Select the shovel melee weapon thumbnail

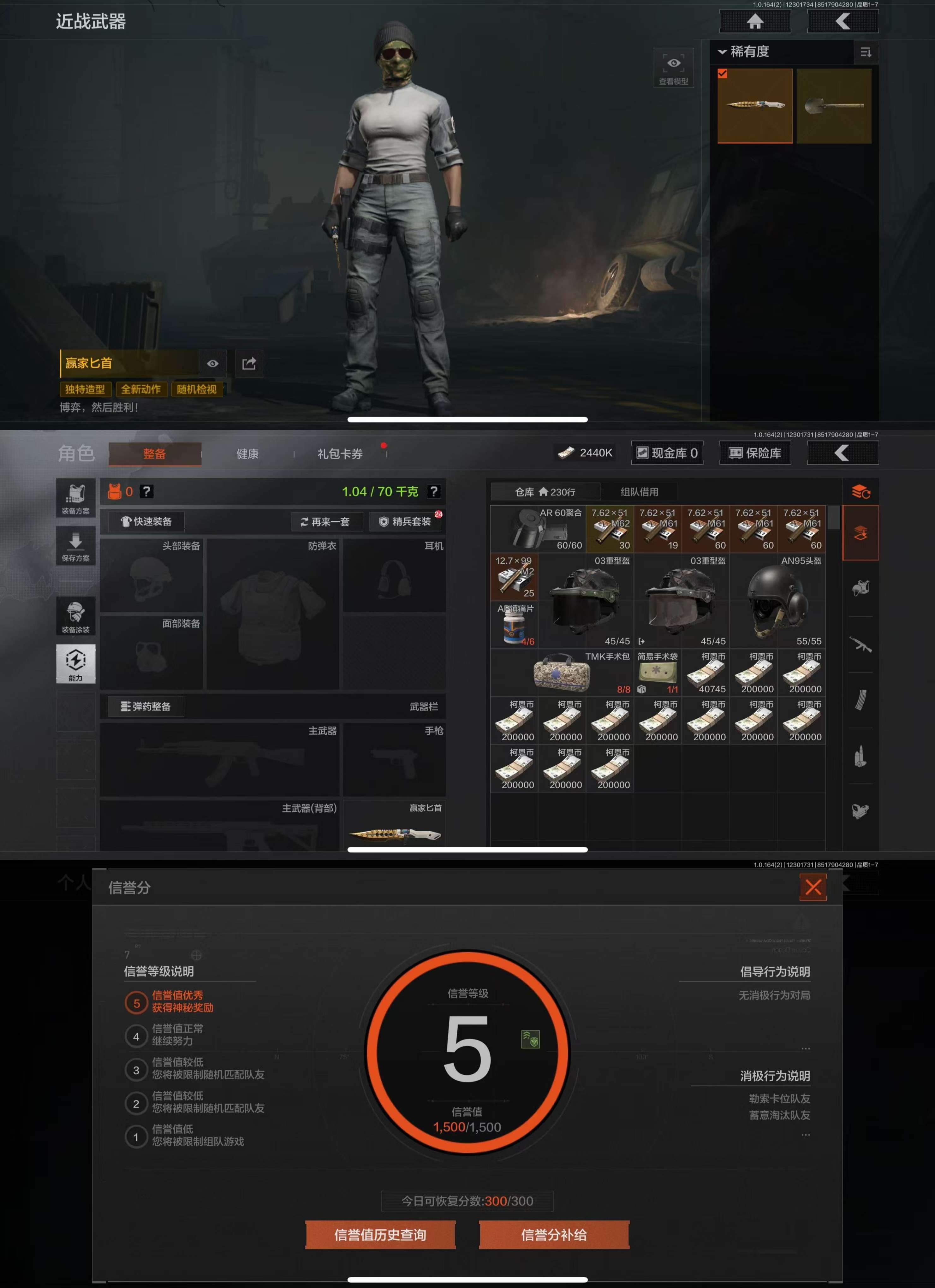pyautogui.click(x=833, y=106)
